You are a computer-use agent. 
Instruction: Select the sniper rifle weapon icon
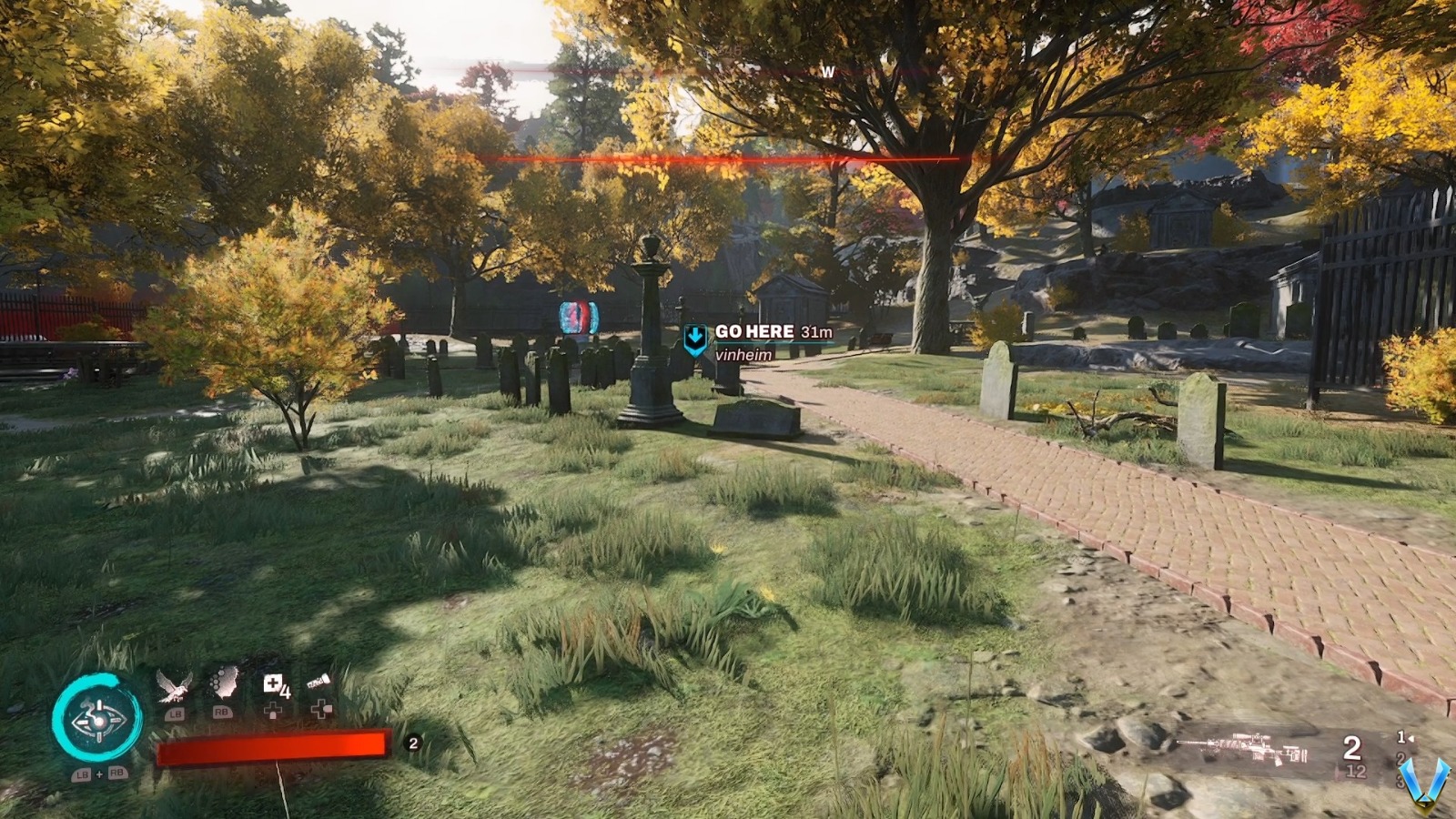[x=1241, y=748]
